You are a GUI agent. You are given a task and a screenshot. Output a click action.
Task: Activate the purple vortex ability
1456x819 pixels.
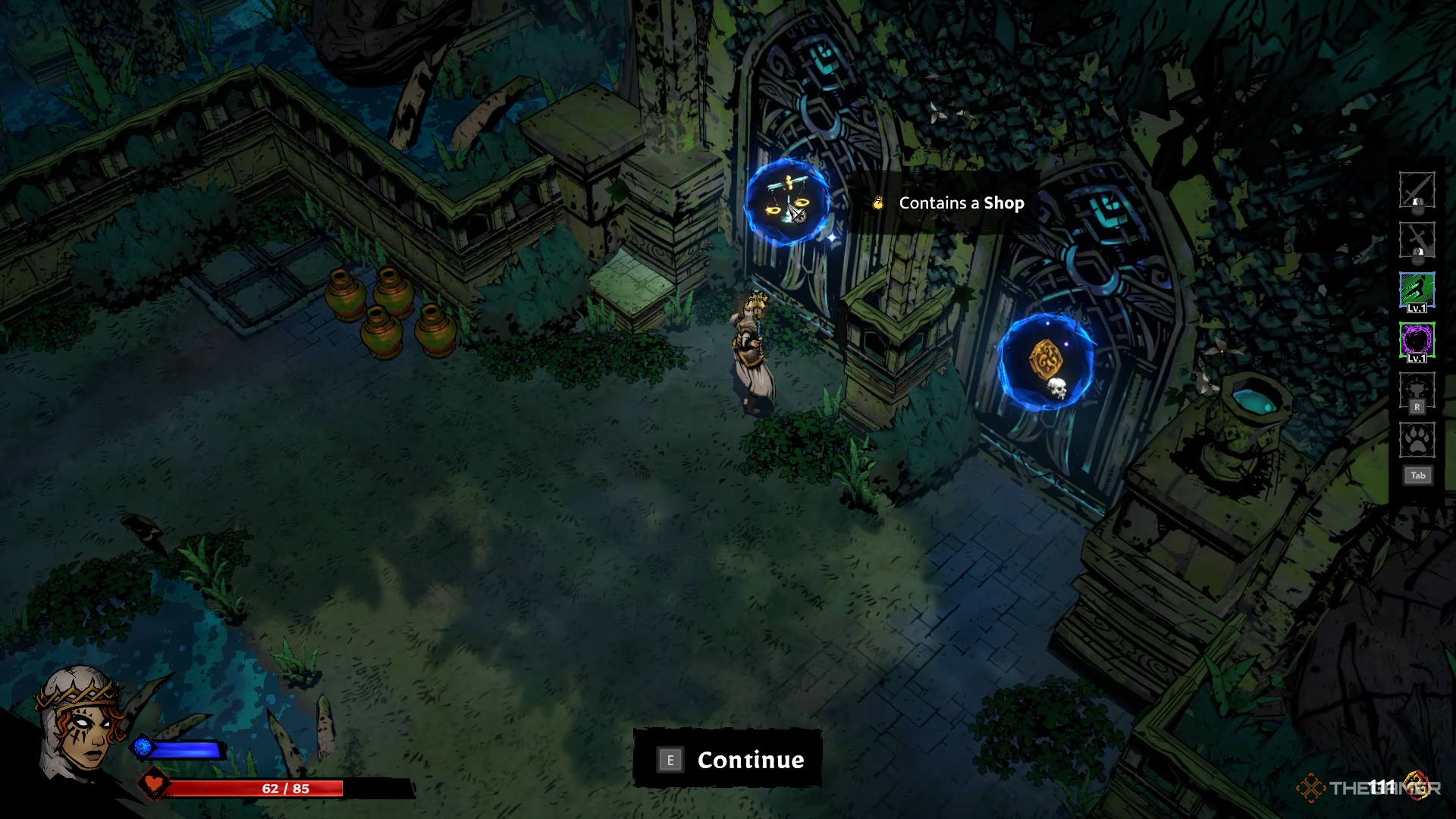tap(1417, 340)
